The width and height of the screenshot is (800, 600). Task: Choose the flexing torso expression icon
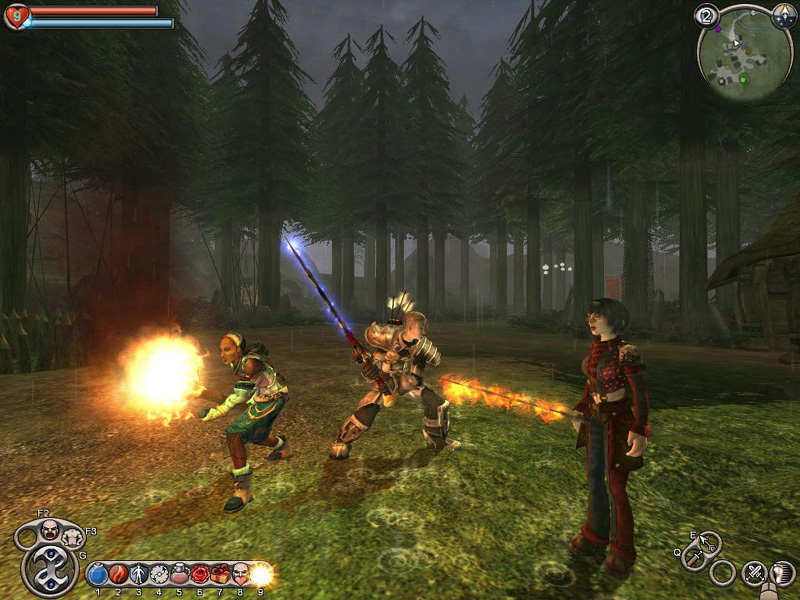coord(72,538)
